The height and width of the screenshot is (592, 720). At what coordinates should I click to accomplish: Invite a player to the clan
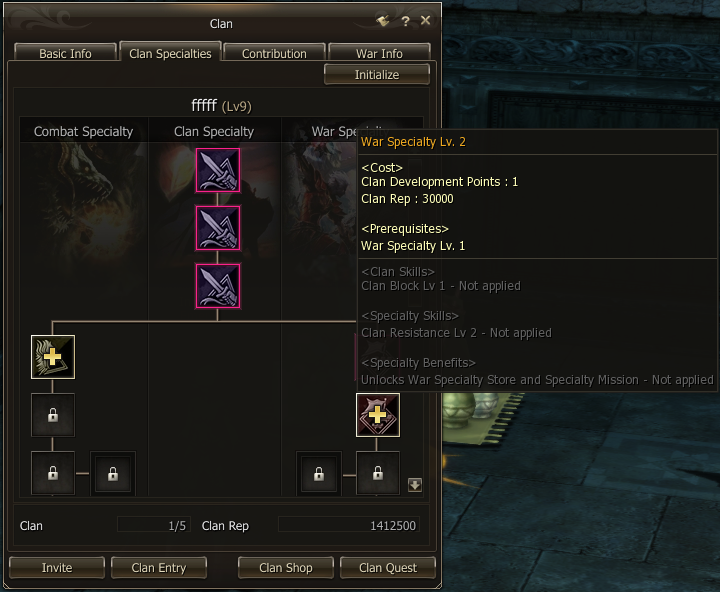tap(57, 568)
